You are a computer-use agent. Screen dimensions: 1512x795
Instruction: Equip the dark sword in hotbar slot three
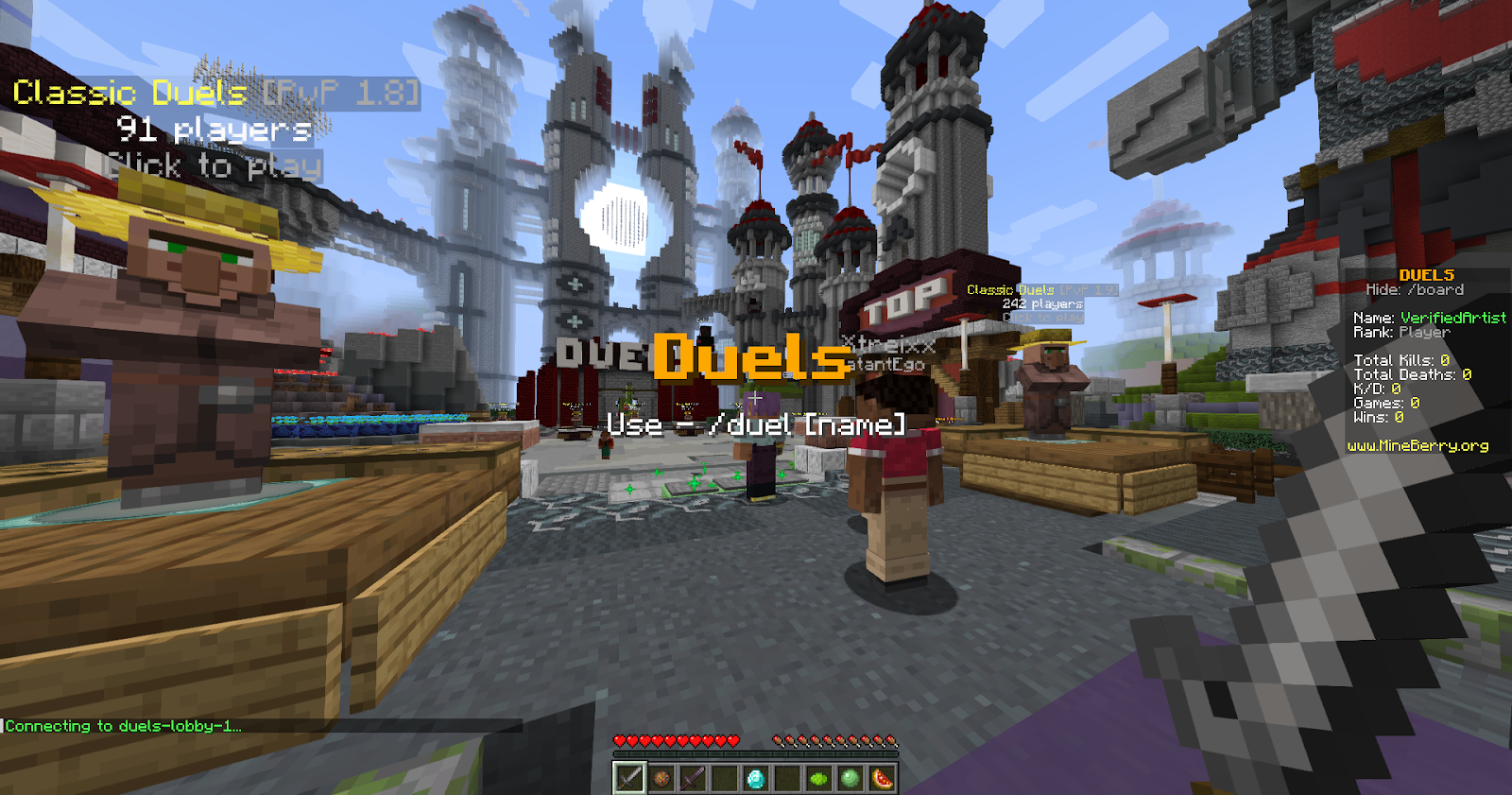click(x=694, y=777)
